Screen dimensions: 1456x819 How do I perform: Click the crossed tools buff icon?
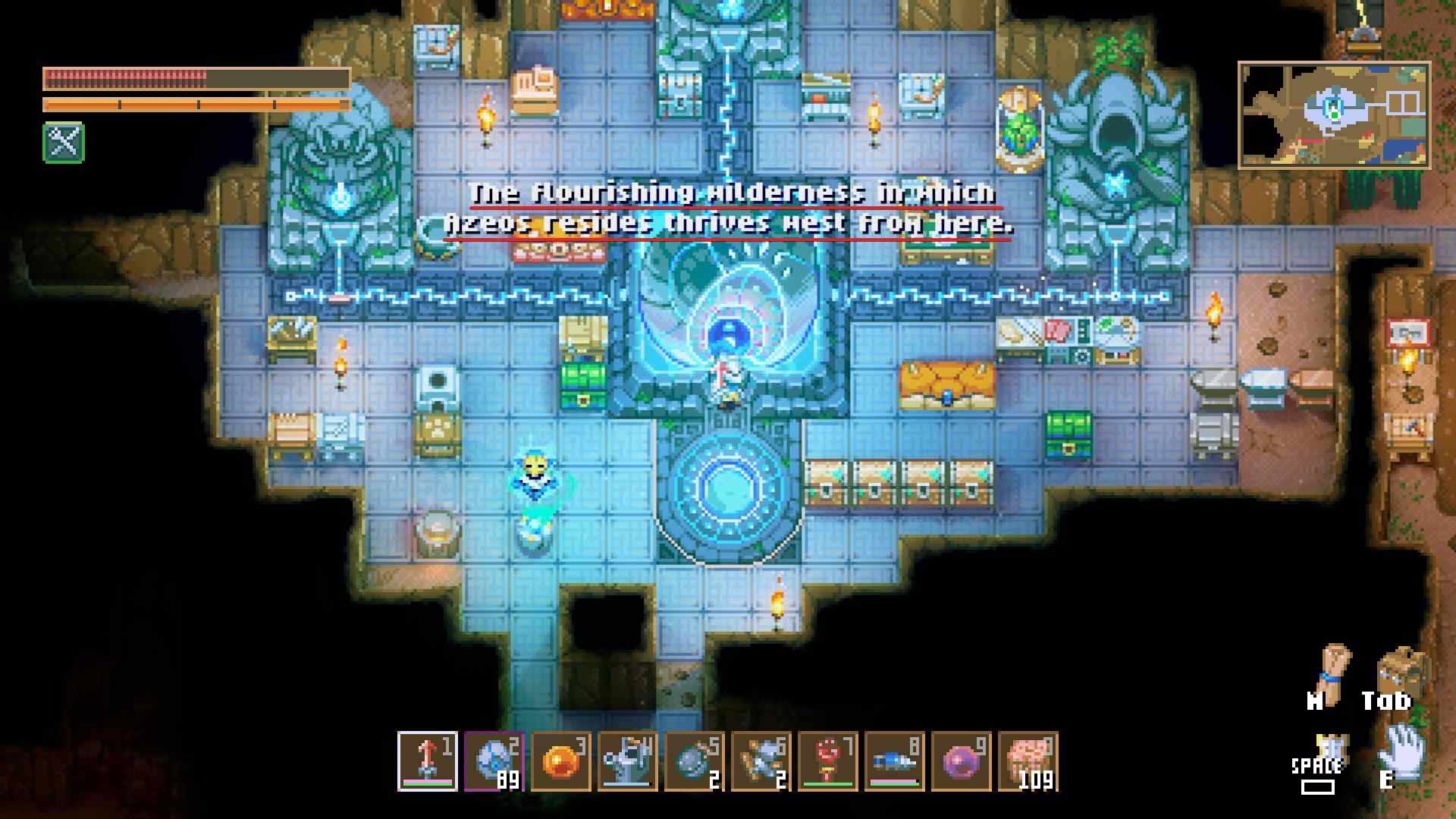[x=64, y=142]
